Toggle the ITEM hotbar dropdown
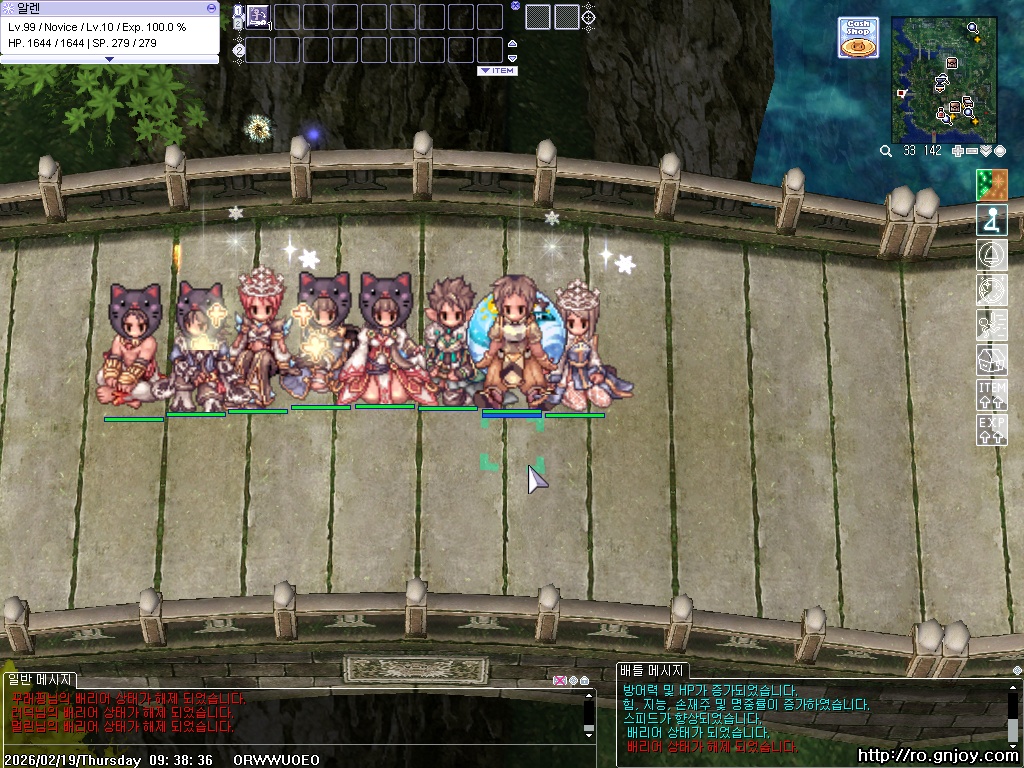Image resolution: width=1024 pixels, height=768 pixels. coord(497,71)
